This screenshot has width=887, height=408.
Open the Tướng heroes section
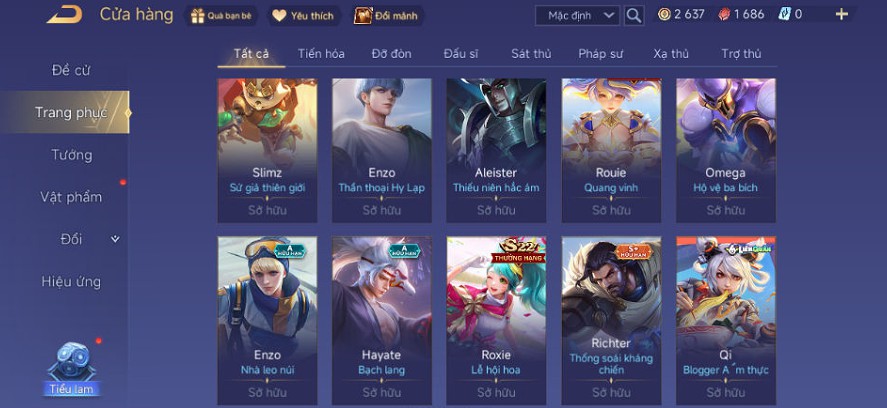(x=71, y=155)
